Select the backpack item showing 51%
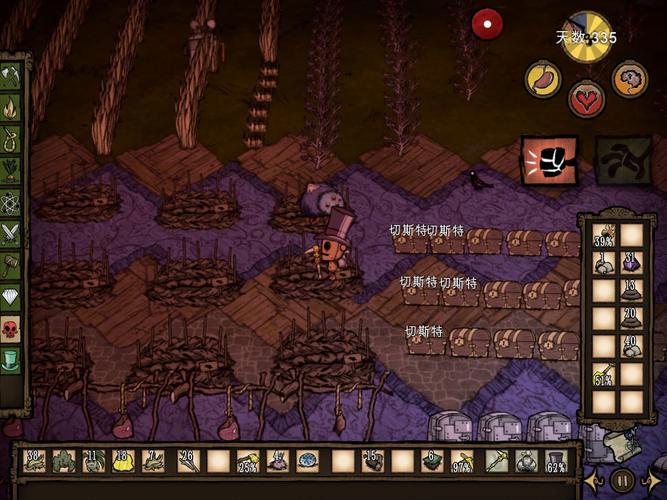667x500 pixels. [x=604, y=376]
